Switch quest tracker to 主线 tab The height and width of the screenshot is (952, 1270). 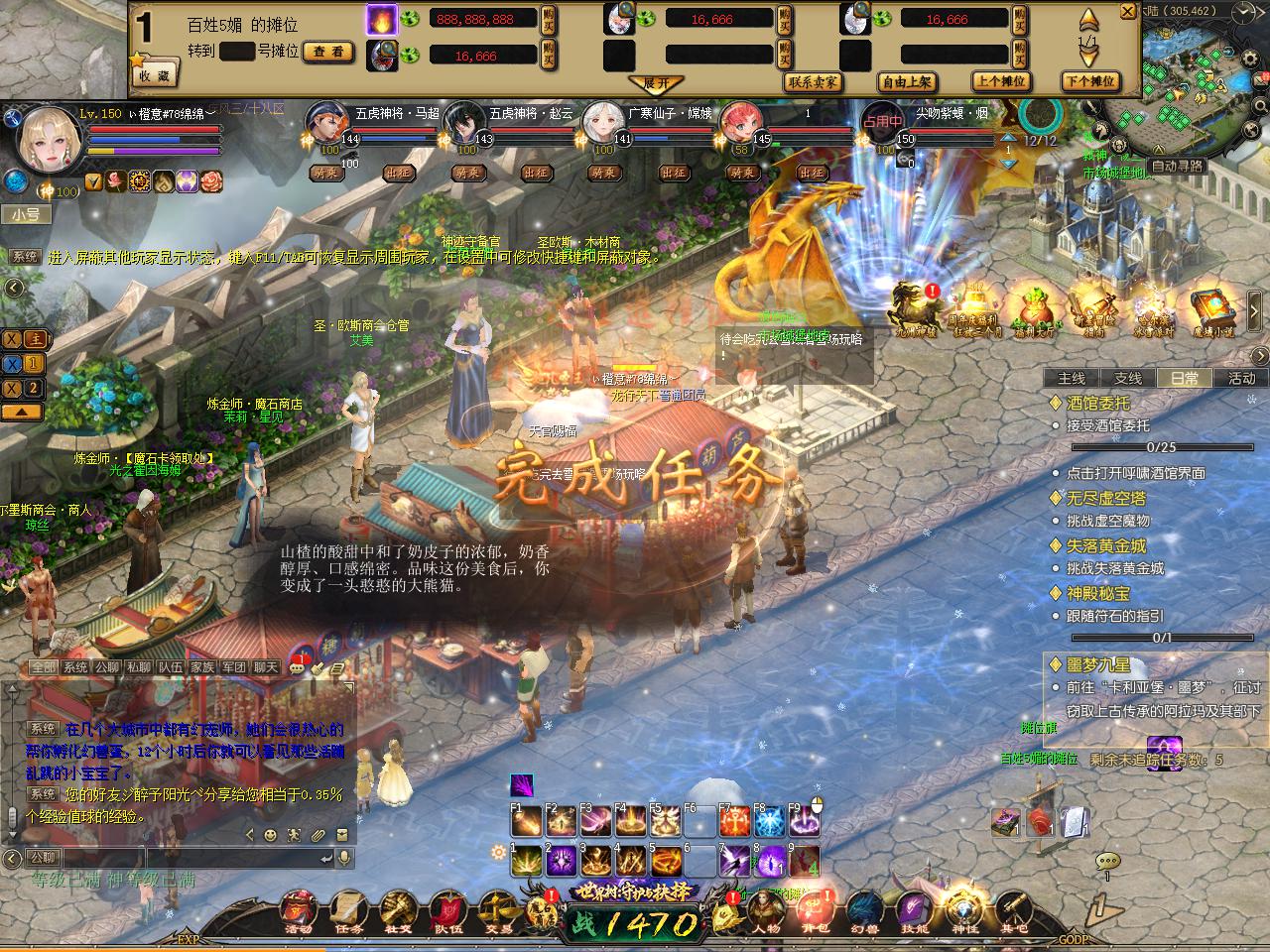tap(1072, 378)
